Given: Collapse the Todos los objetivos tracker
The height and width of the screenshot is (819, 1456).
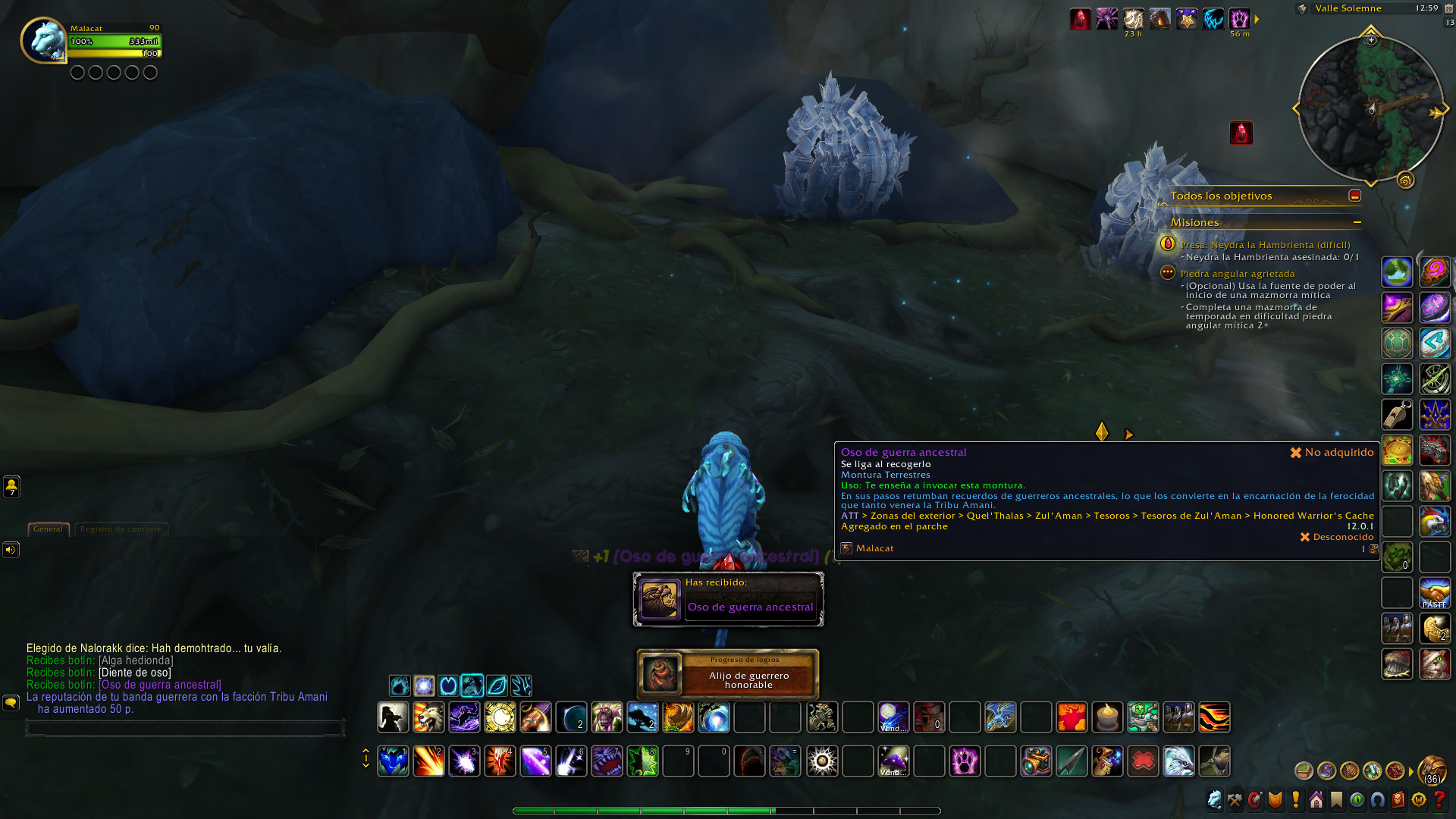Looking at the screenshot, I should [1354, 196].
